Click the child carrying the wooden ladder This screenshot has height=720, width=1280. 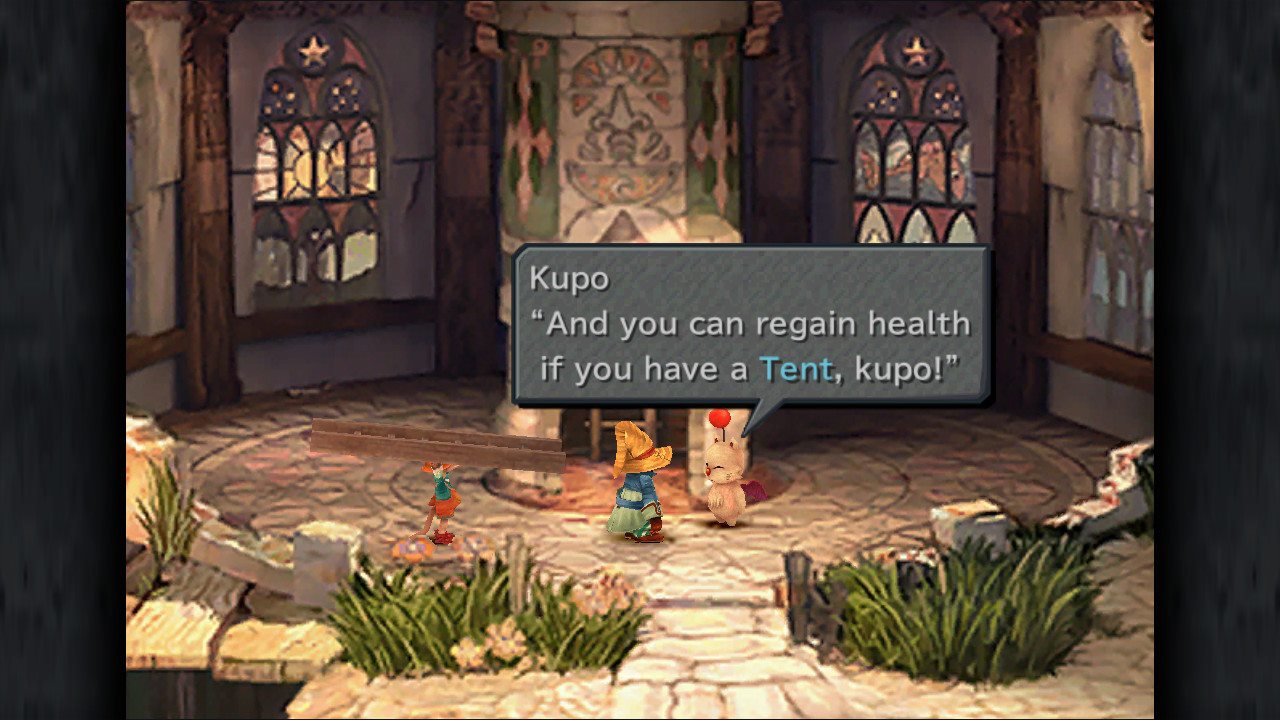(438, 500)
